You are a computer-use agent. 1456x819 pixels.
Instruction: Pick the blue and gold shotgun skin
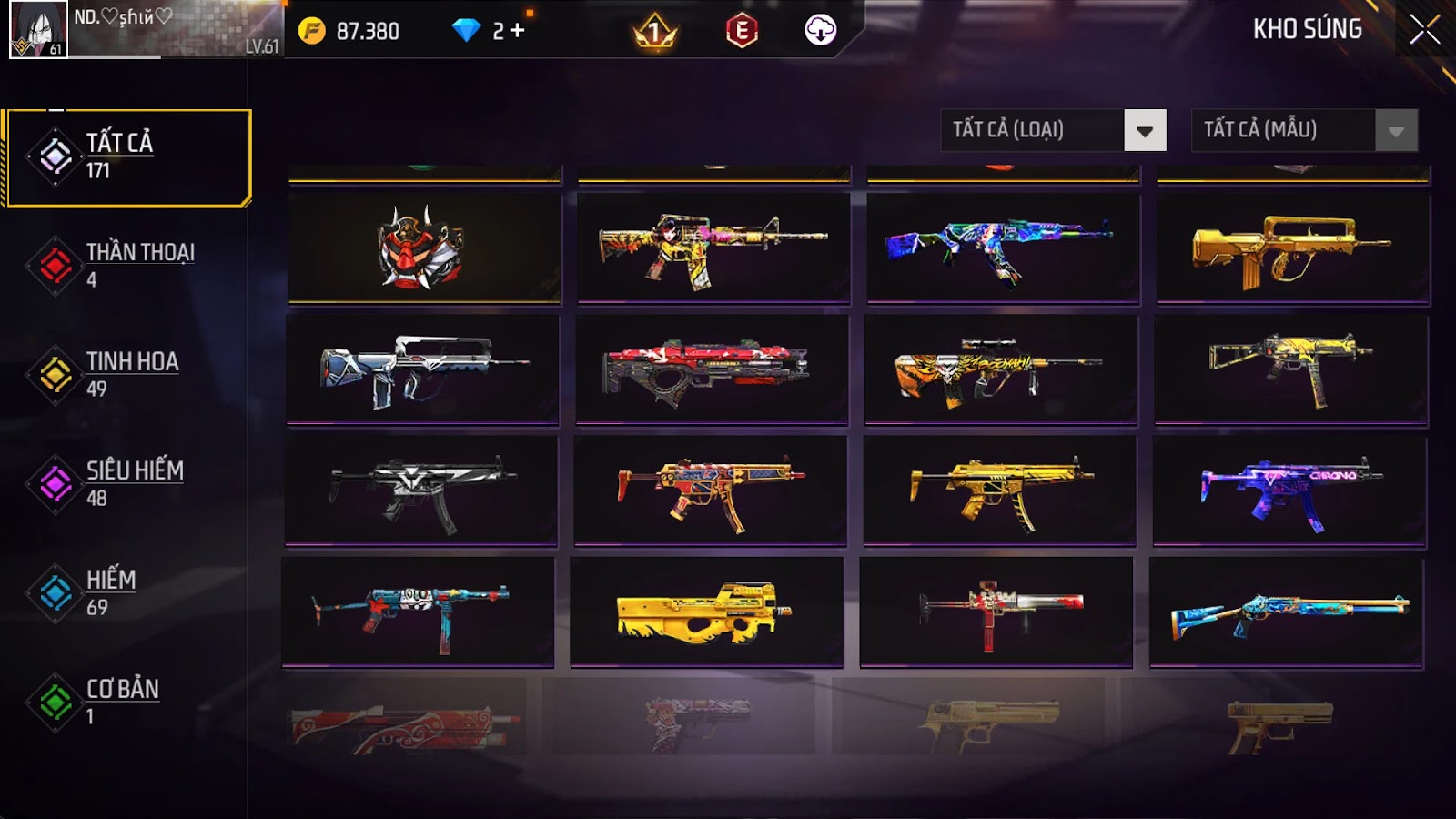[x=1287, y=613]
